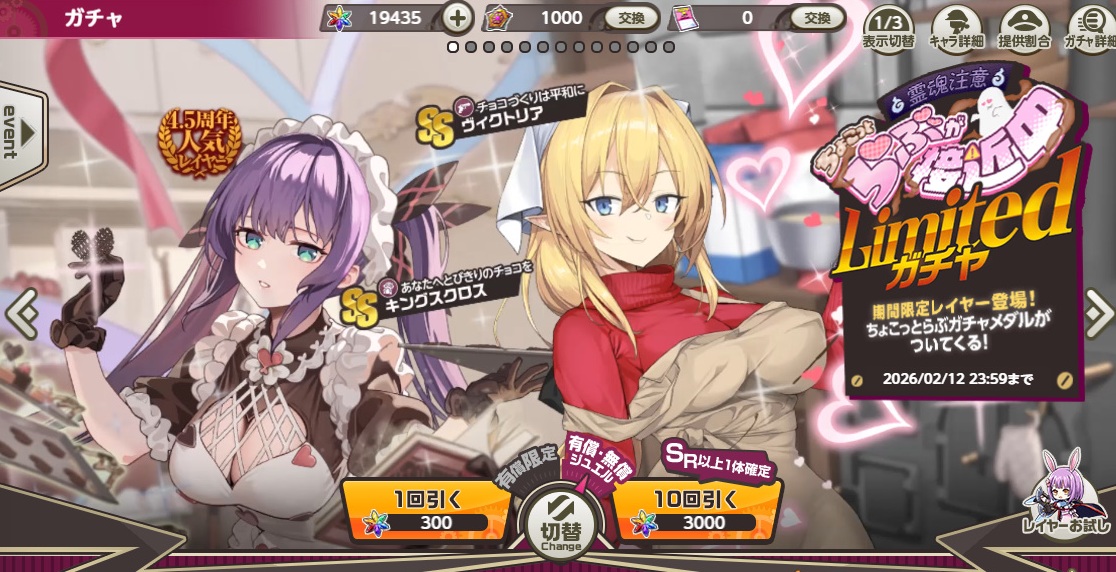
Task: Select the first banner page dot
Action: point(453,46)
